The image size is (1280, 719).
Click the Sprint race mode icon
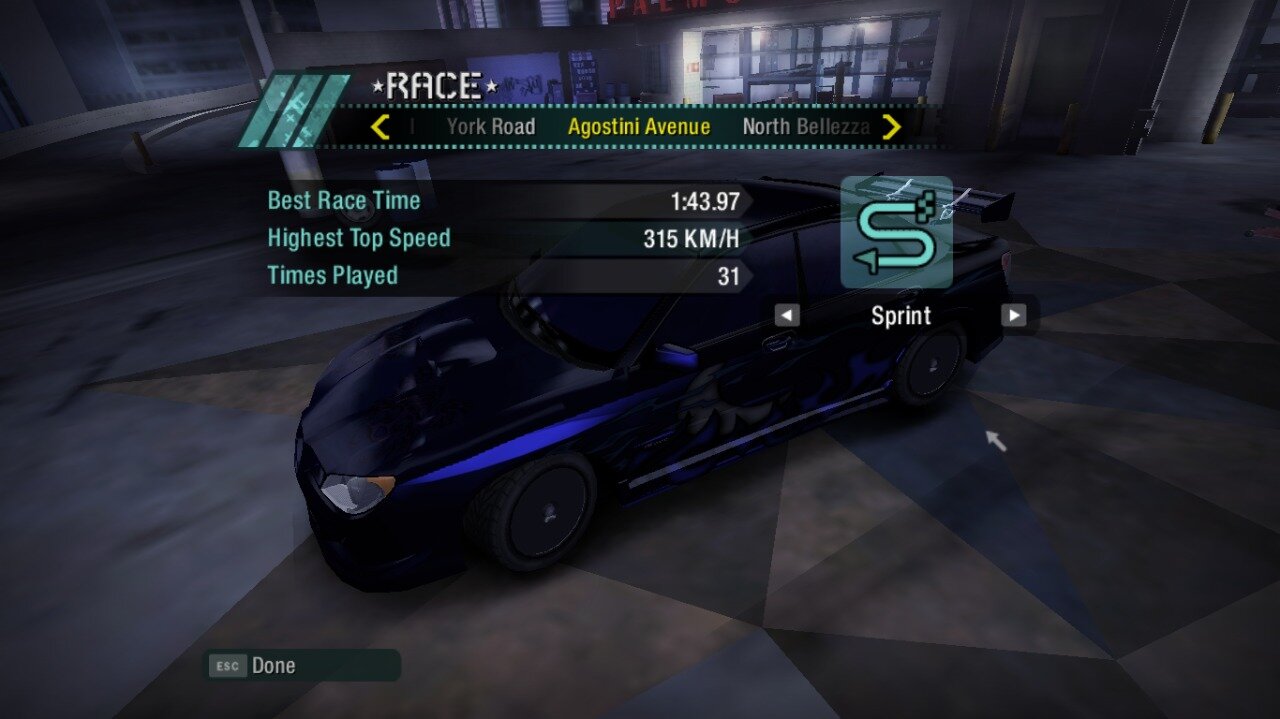[x=896, y=232]
